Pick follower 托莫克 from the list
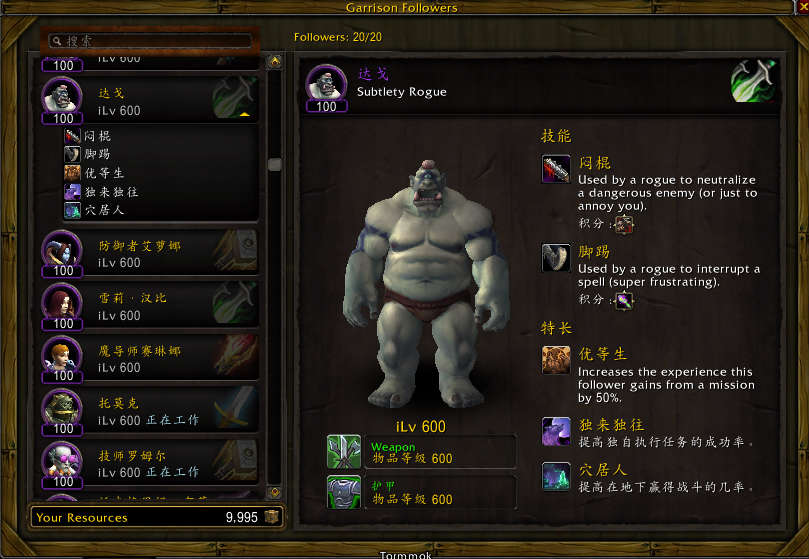809x559 pixels. pos(150,410)
